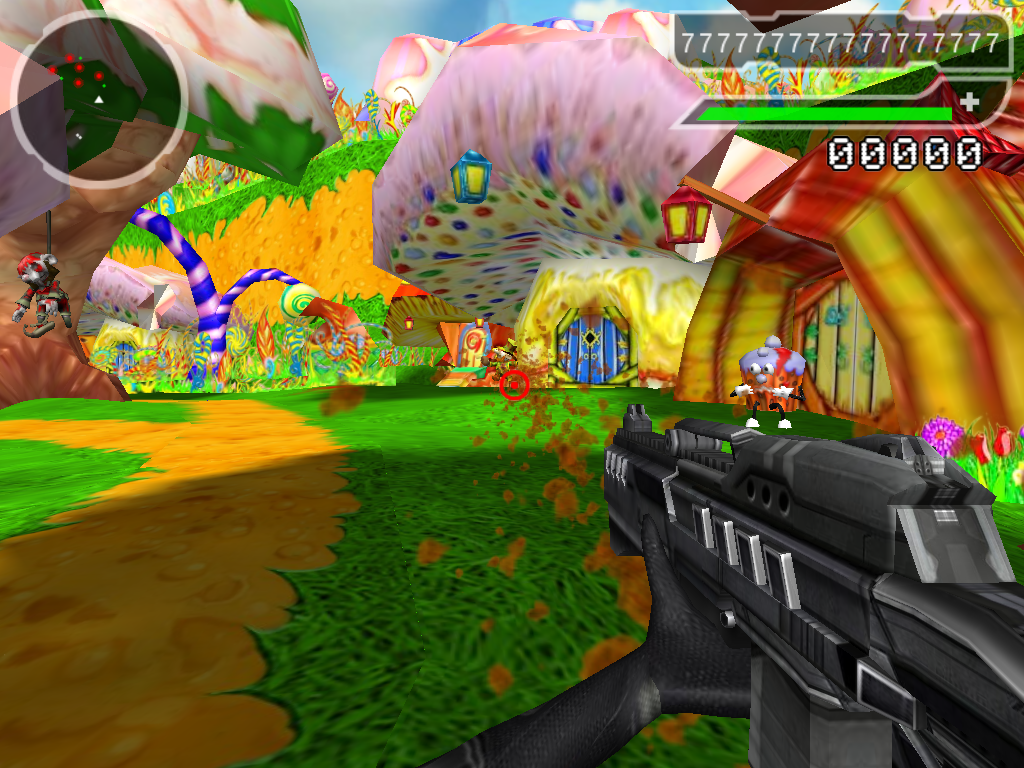Click the circular radar minimap

pos(98,98)
